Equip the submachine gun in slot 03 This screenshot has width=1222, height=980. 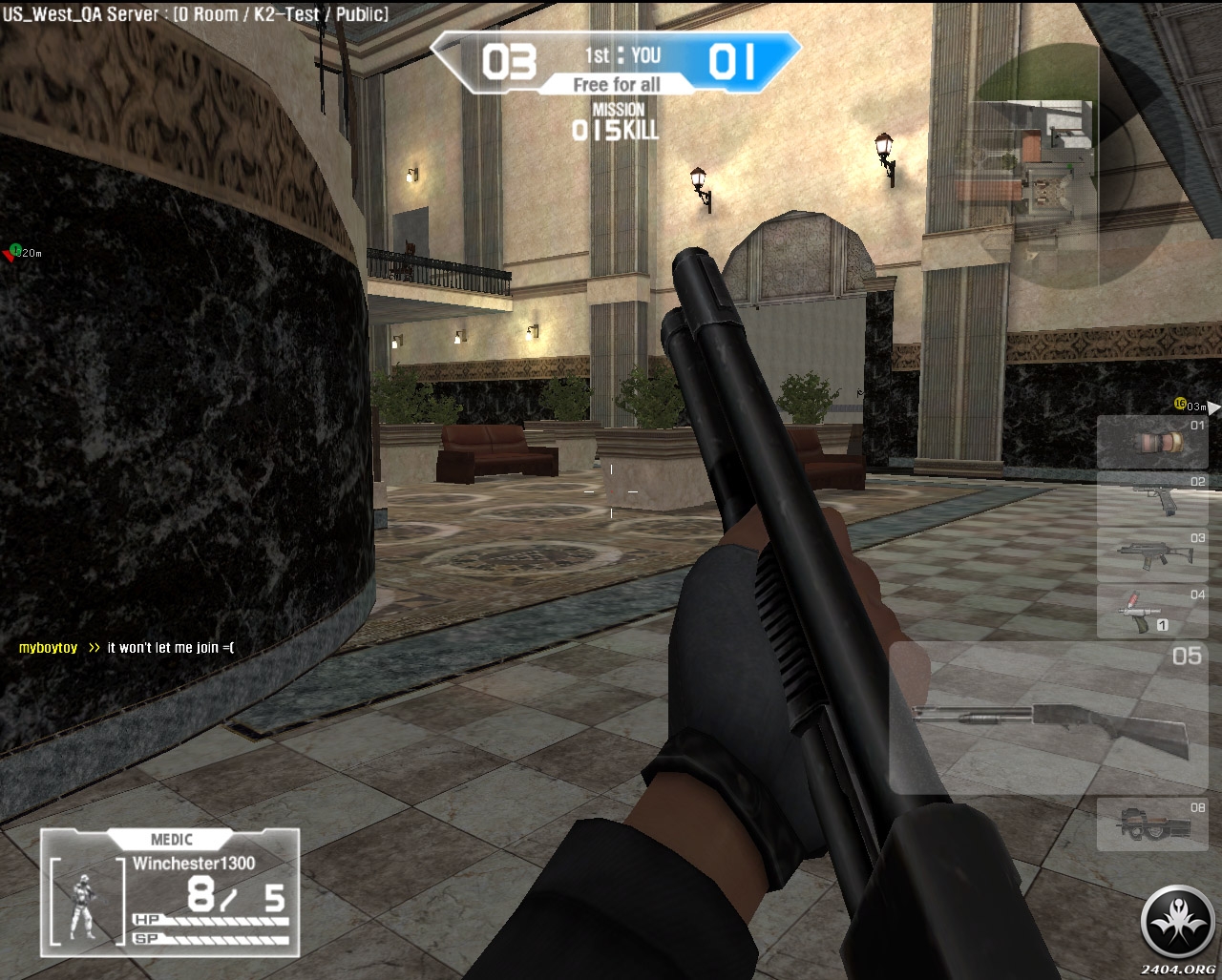[1151, 554]
